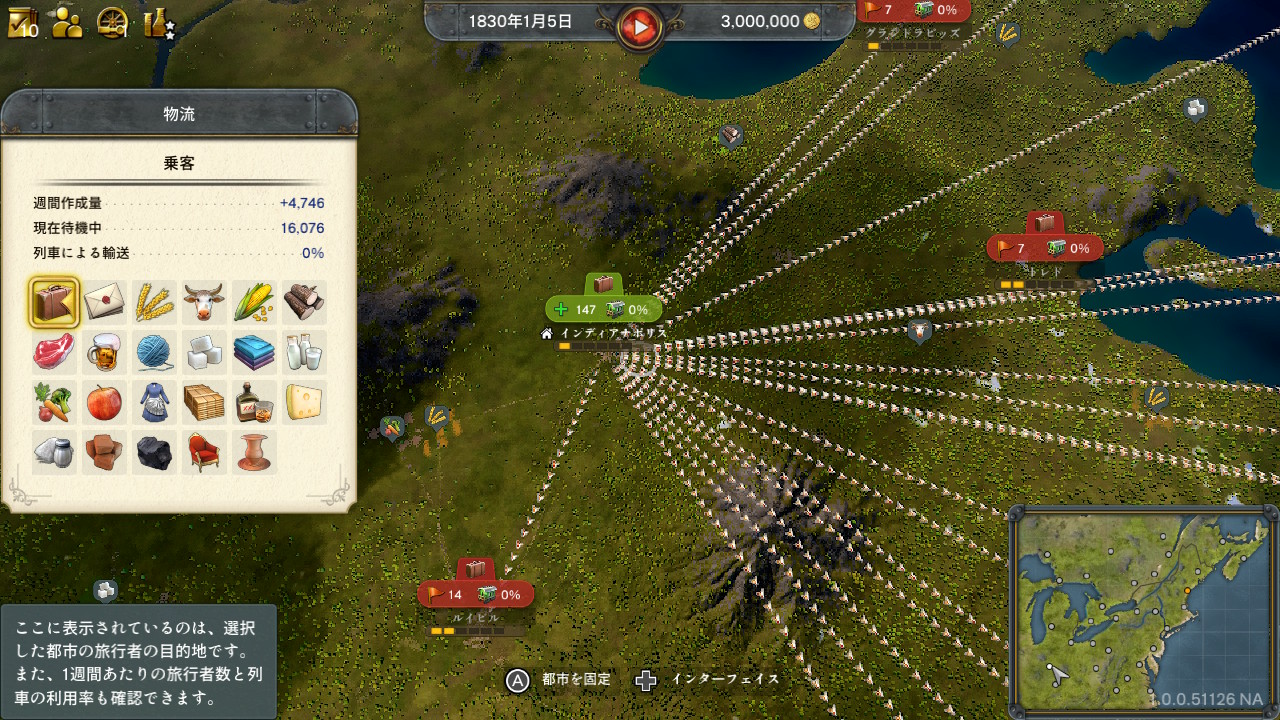Select the mail envelope goods icon
This screenshot has width=1280, height=720.
104,302
